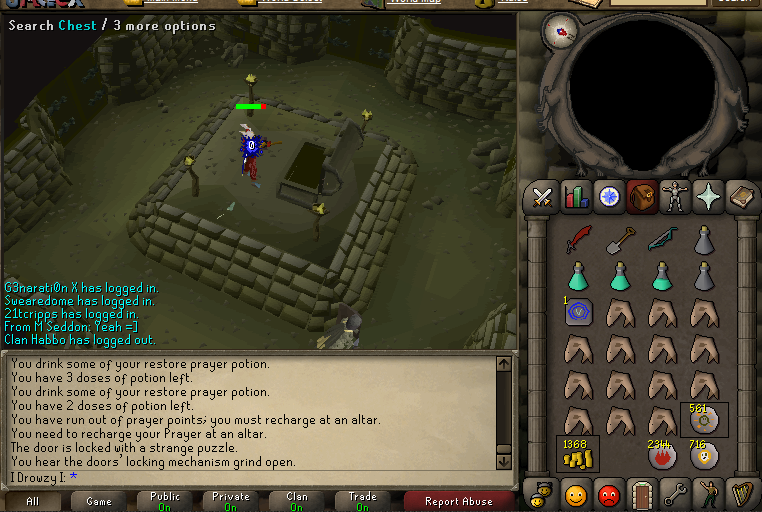
Task: Select the red dragon scimitar in inventory
Action: click(x=579, y=240)
